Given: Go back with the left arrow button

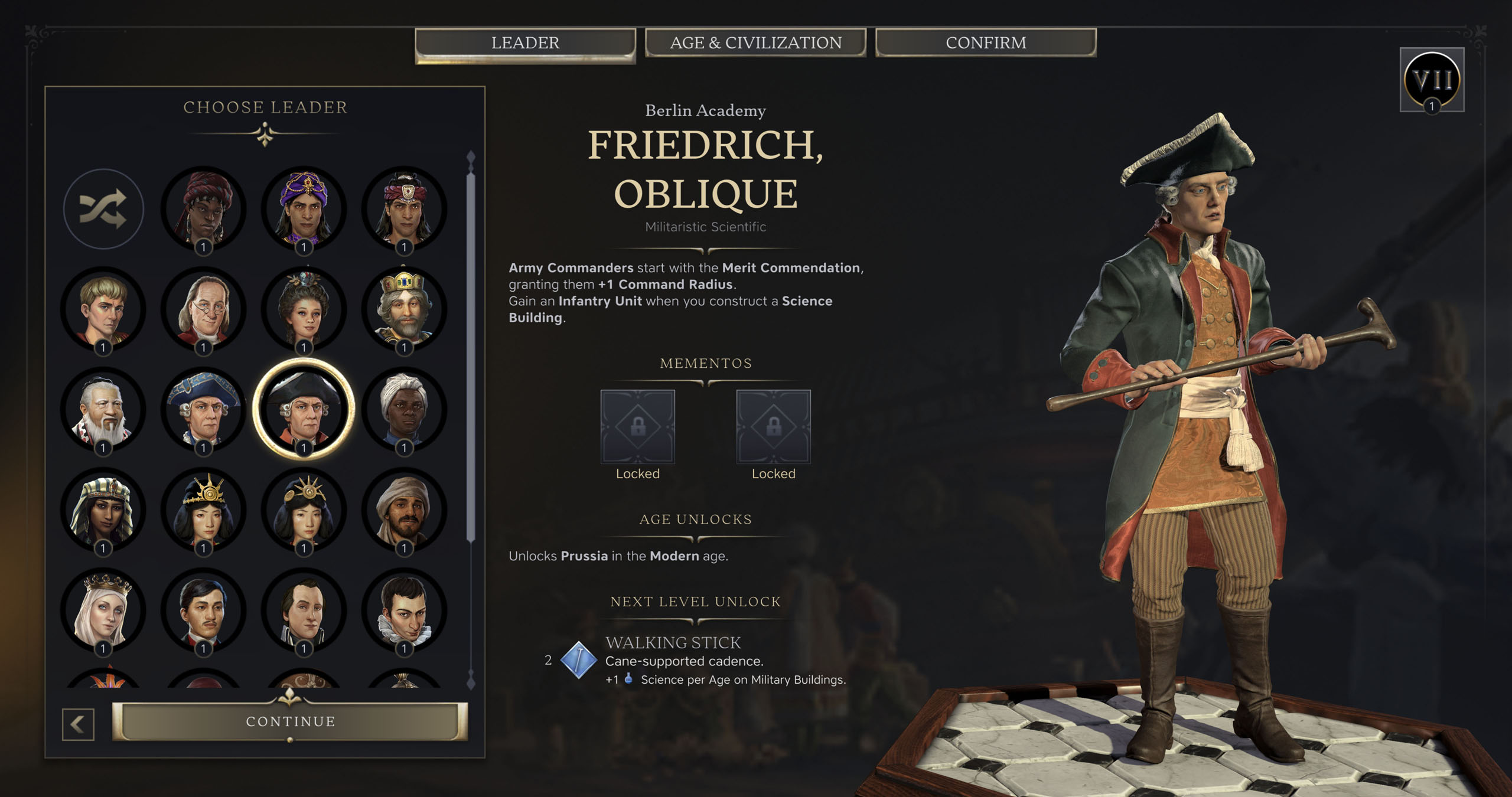Looking at the screenshot, I should click(x=78, y=724).
